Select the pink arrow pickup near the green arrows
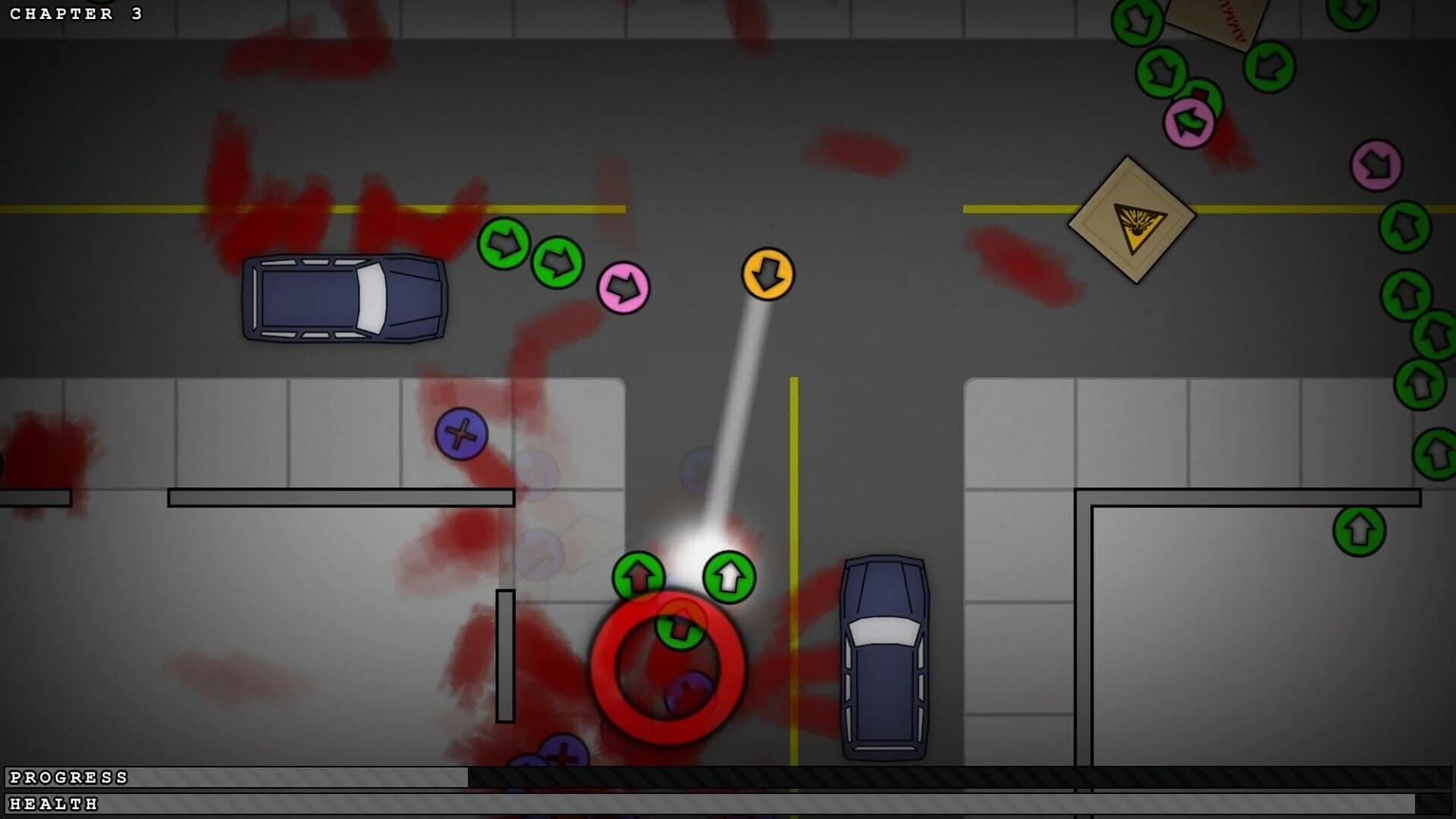The height and width of the screenshot is (819, 1456). [x=625, y=286]
